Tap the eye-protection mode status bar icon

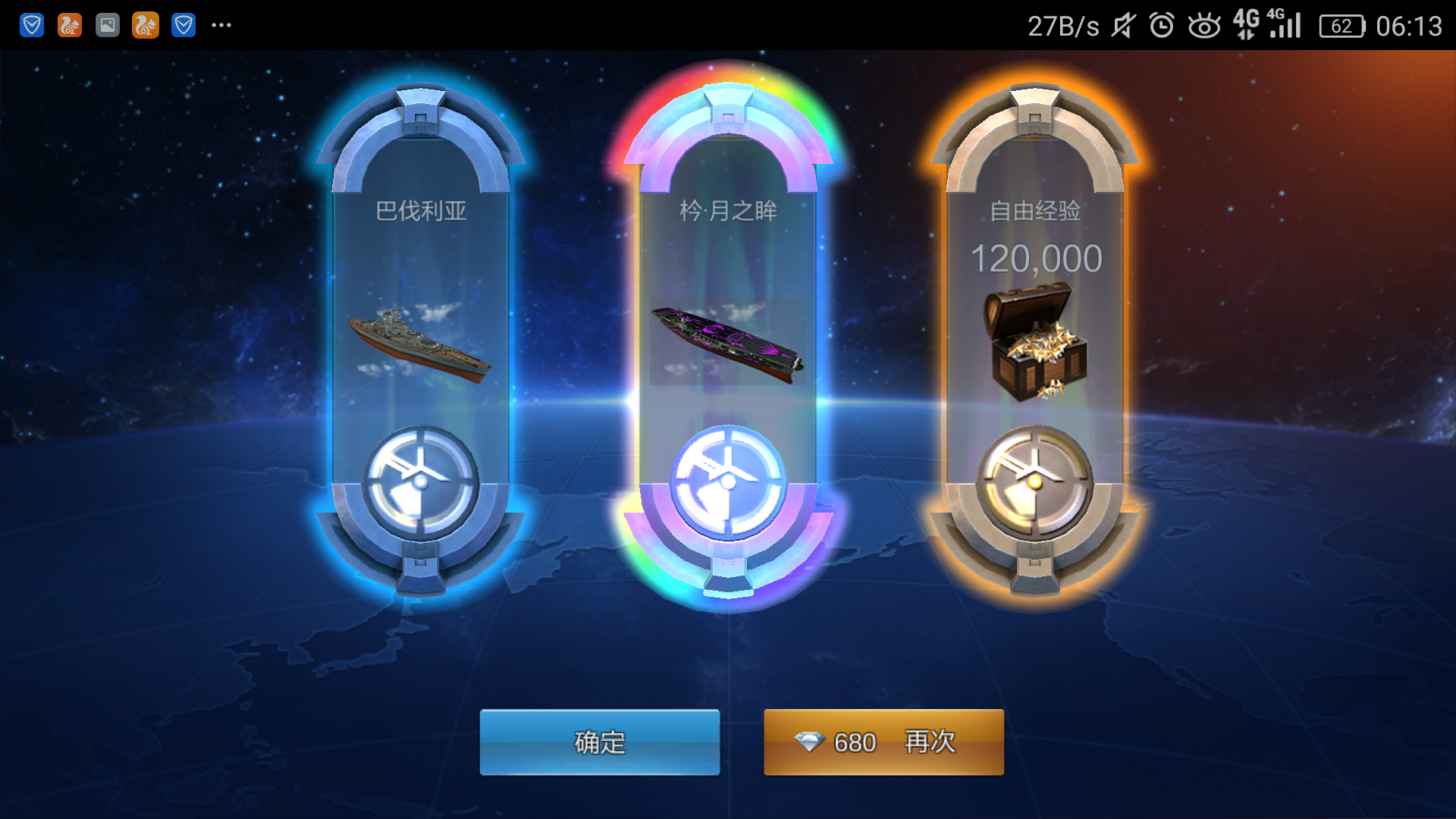pos(1204,25)
